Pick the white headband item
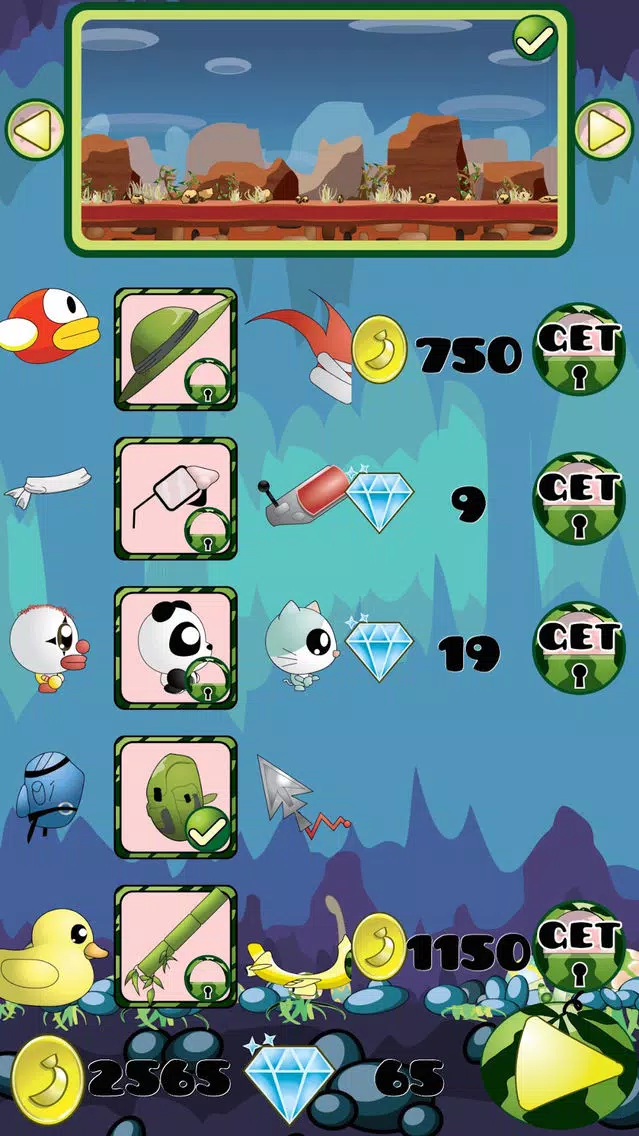 coord(47,487)
